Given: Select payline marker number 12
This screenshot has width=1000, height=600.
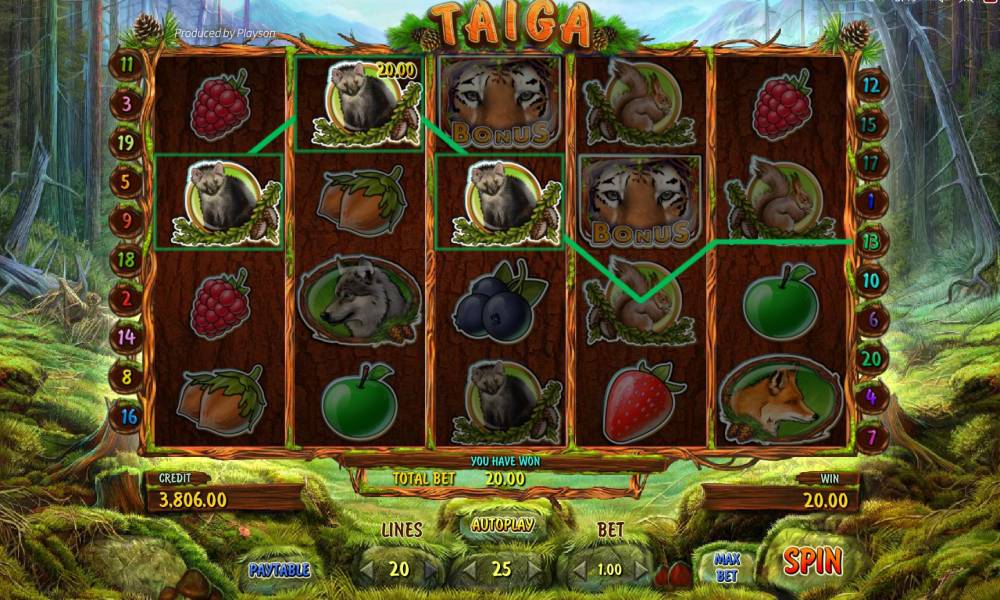Looking at the screenshot, I should [x=871, y=85].
